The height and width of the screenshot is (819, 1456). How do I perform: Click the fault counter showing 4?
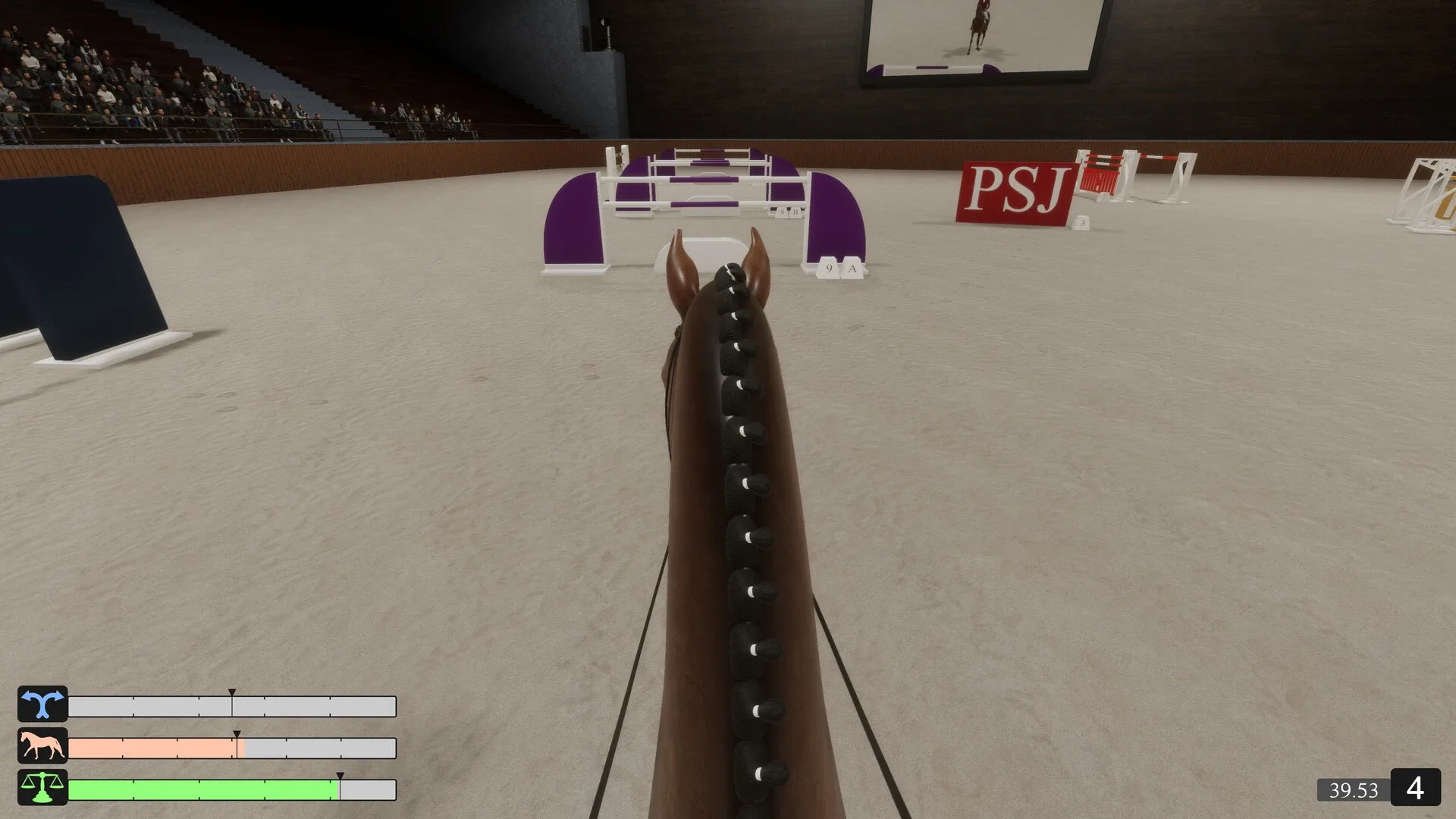(1417, 790)
